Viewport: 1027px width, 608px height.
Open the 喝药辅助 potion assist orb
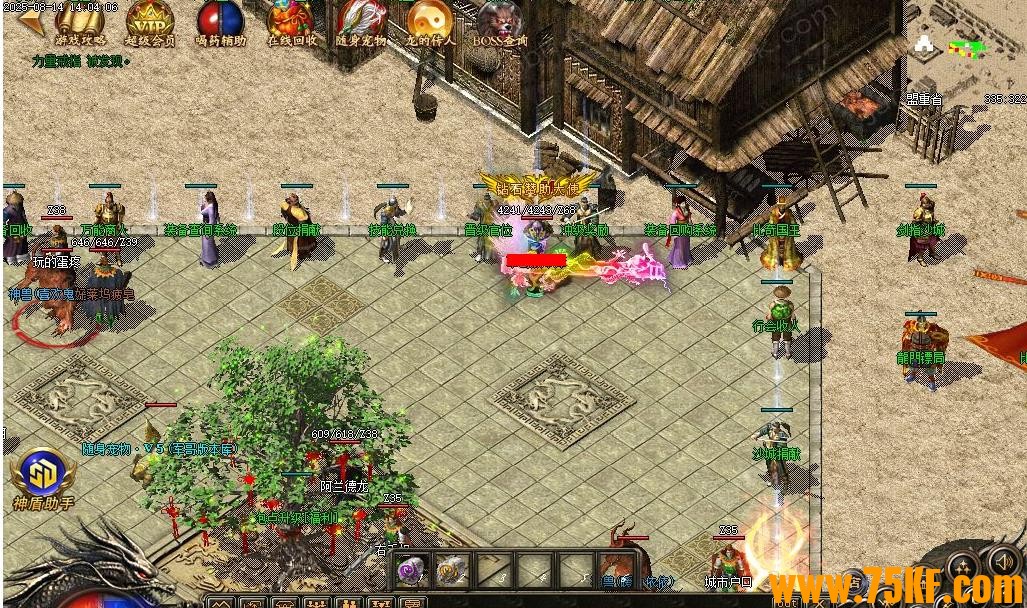tap(220, 22)
